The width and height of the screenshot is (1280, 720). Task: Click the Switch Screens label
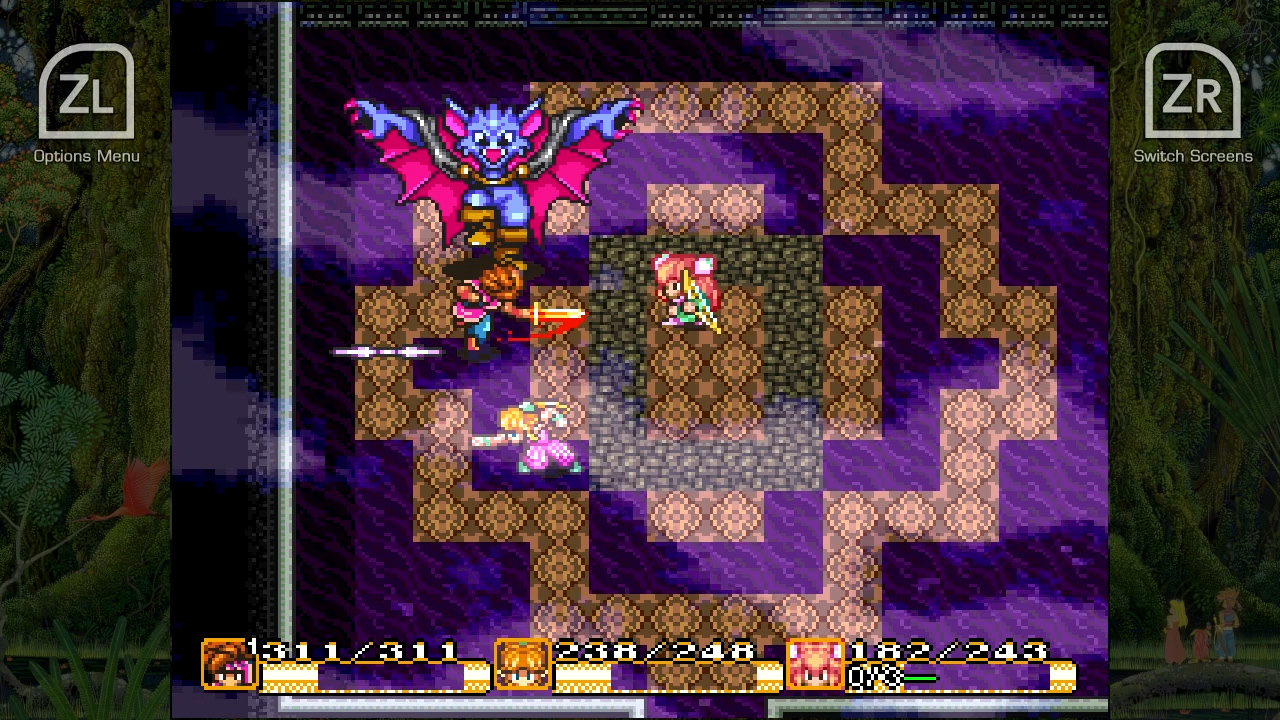click(x=1192, y=156)
